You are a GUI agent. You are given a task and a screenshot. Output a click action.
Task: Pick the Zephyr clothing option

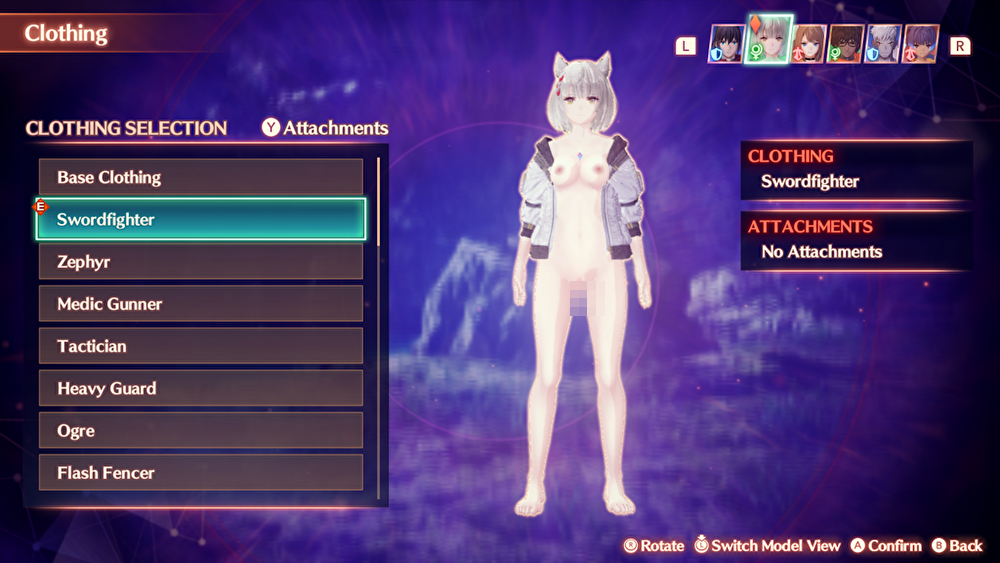click(200, 262)
